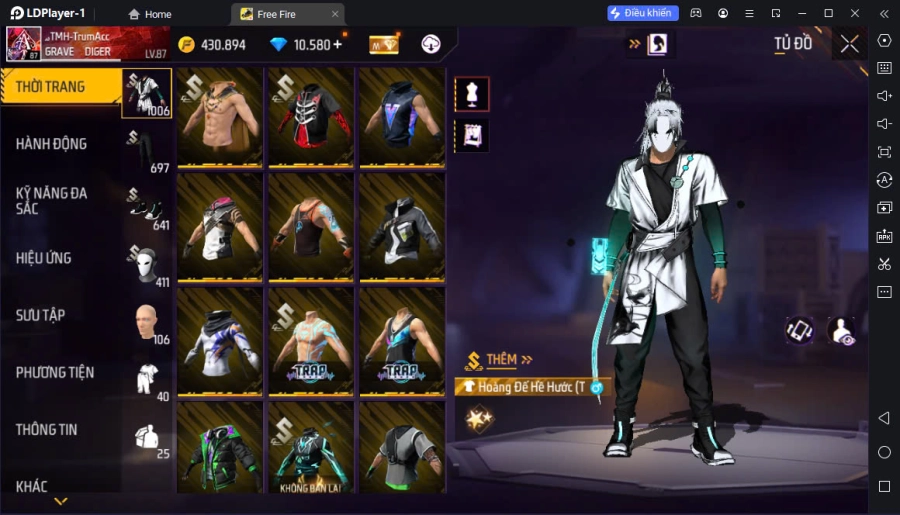Open the Điều khiển controls panel
The height and width of the screenshot is (515, 900).
(x=643, y=13)
